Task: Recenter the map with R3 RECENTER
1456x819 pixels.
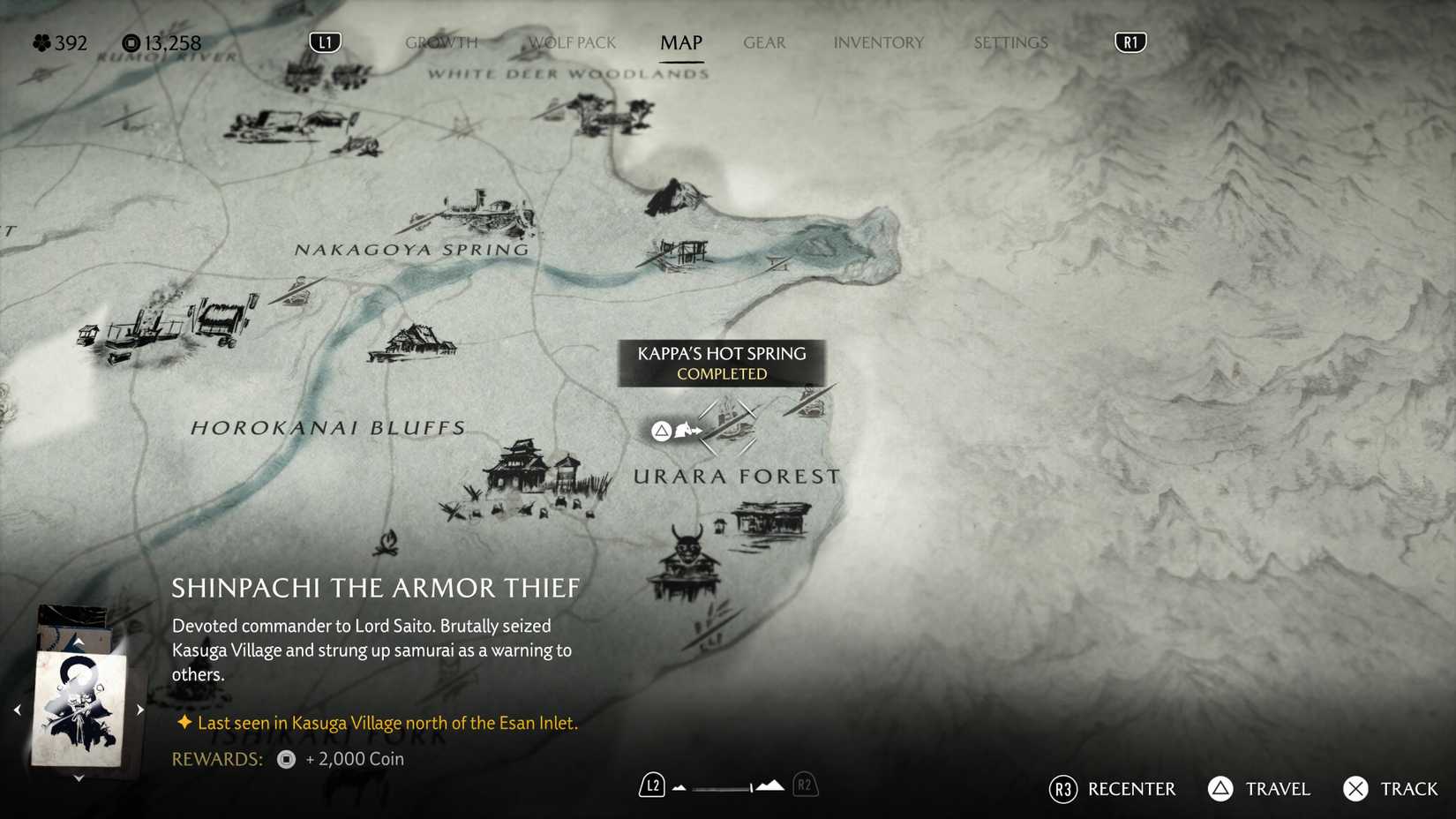Action: pyautogui.click(x=1114, y=789)
